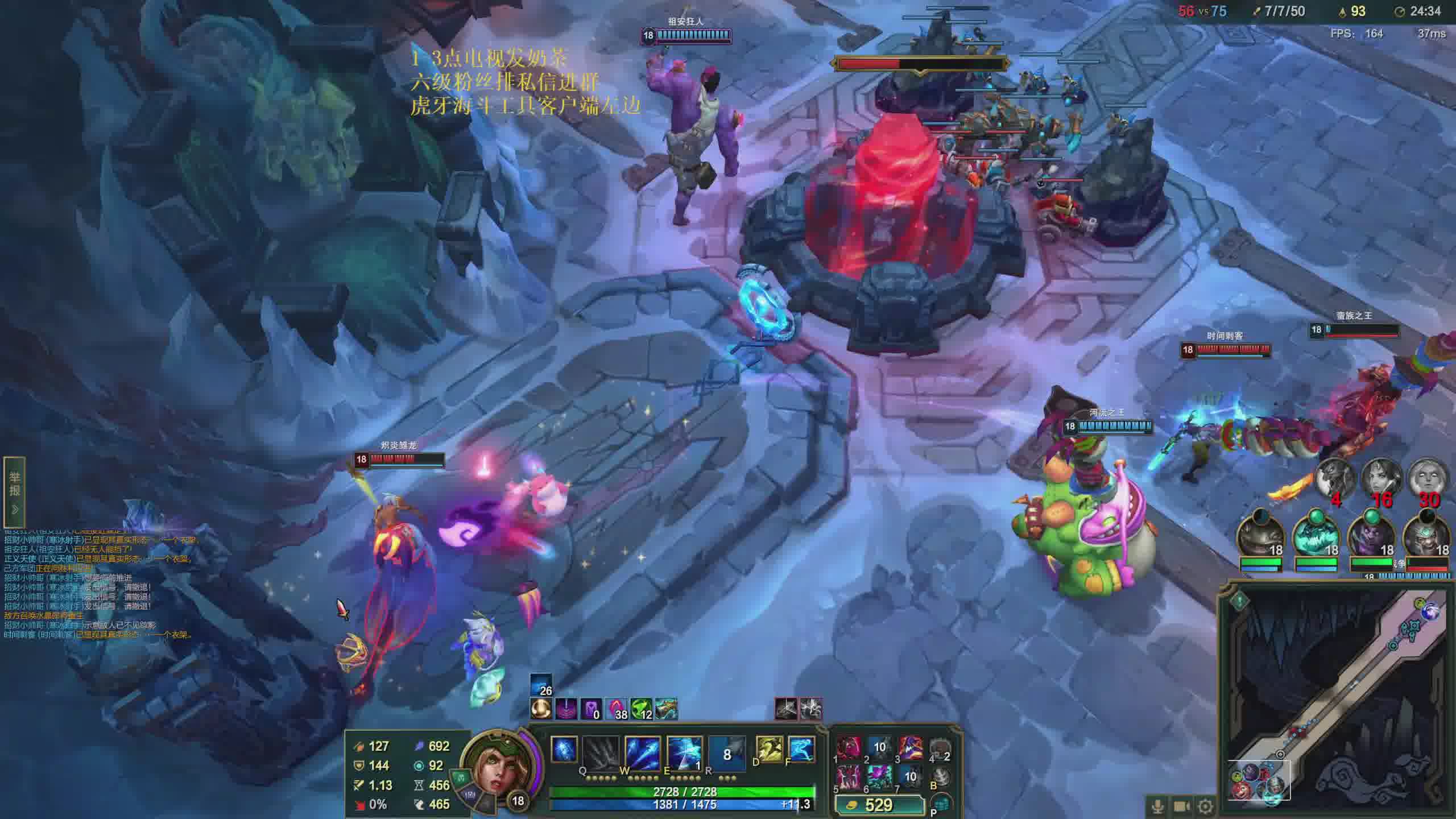
Task: Use the blue F summoner spell
Action: (801, 749)
